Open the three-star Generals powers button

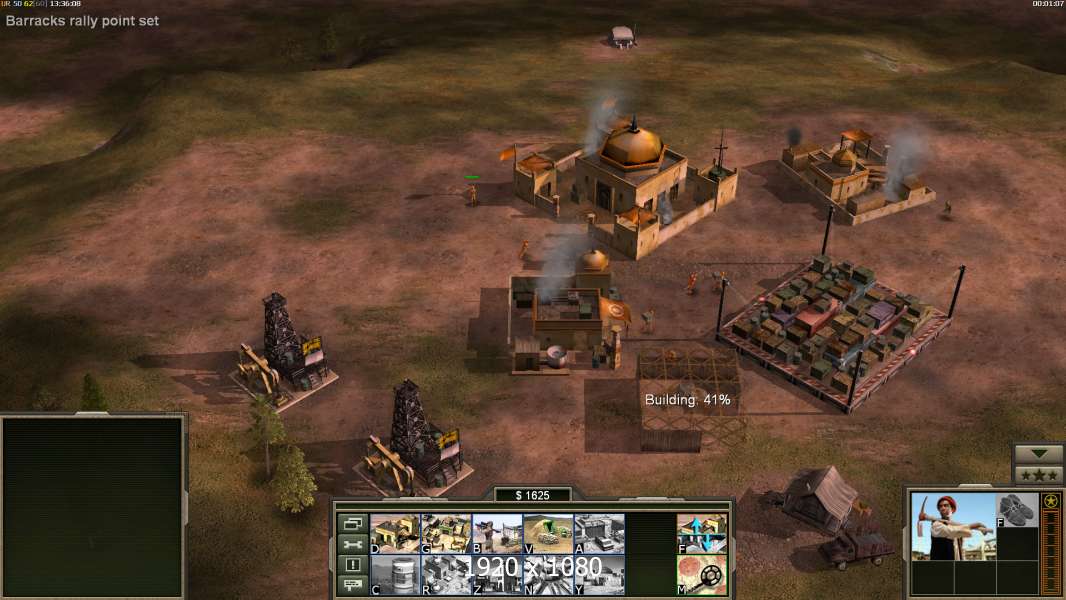coord(1038,475)
